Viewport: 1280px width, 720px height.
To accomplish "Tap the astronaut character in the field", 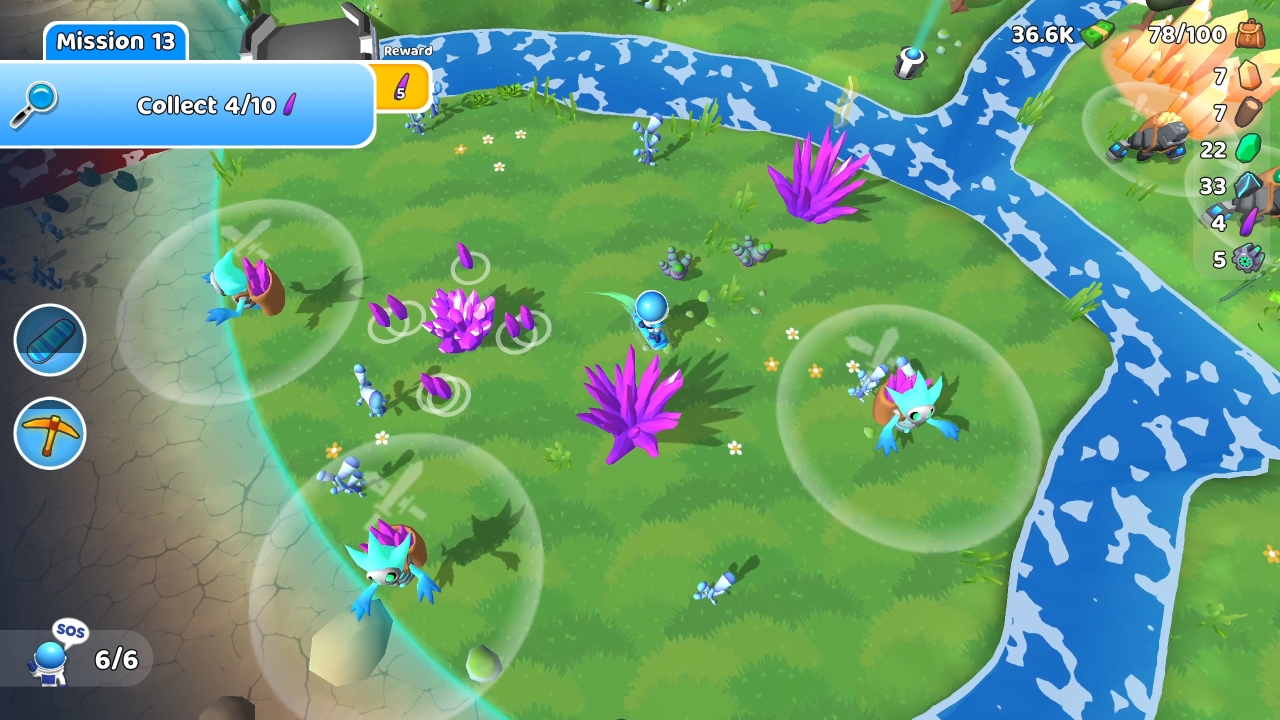I will [651, 313].
